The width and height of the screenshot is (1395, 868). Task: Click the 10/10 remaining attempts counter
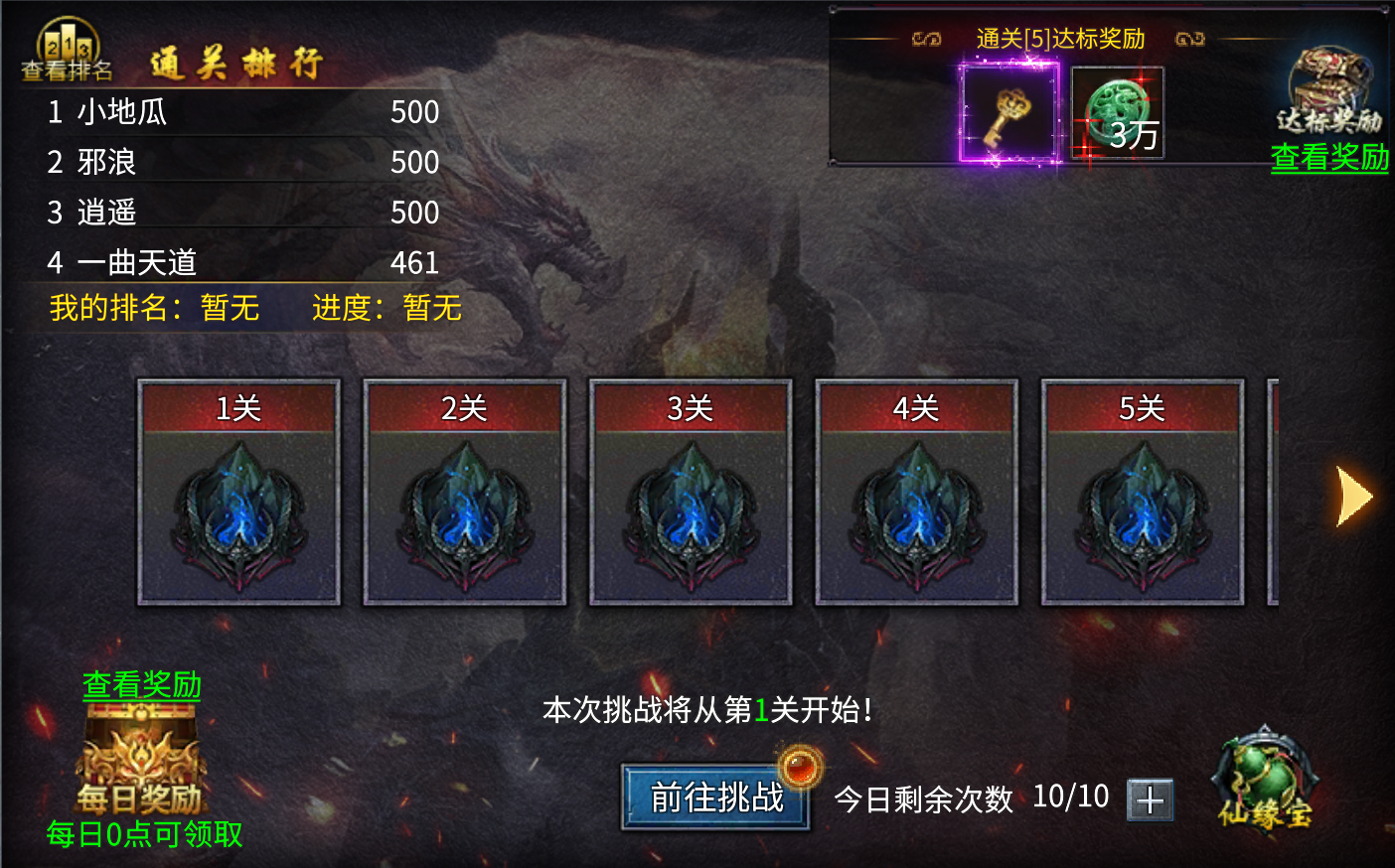[x=1069, y=795]
